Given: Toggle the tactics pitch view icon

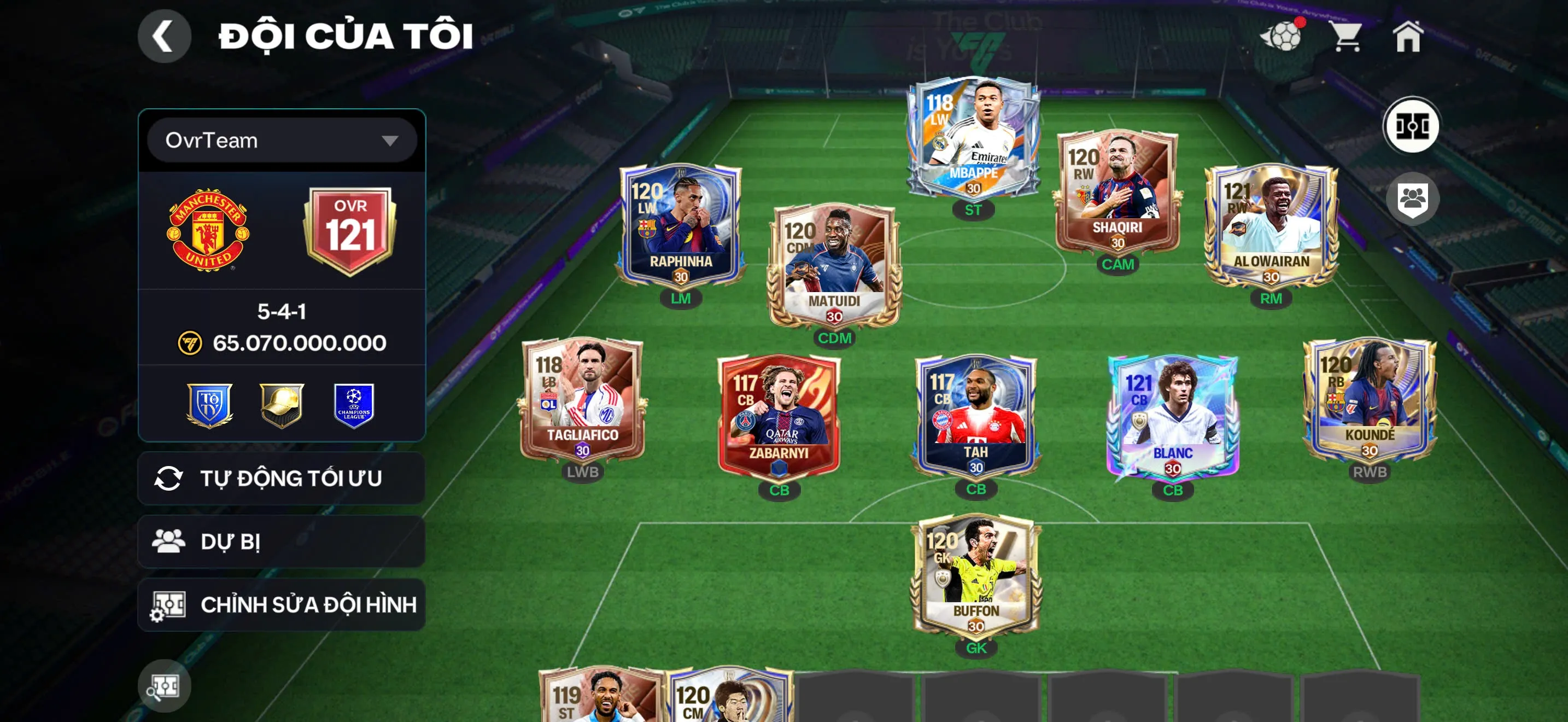Looking at the screenshot, I should [1412, 126].
